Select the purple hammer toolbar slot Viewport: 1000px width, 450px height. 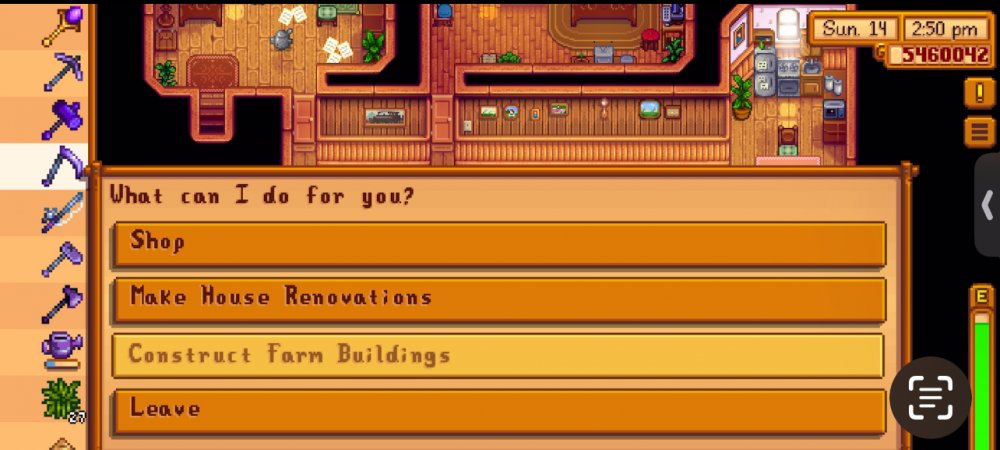pyautogui.click(x=61, y=119)
